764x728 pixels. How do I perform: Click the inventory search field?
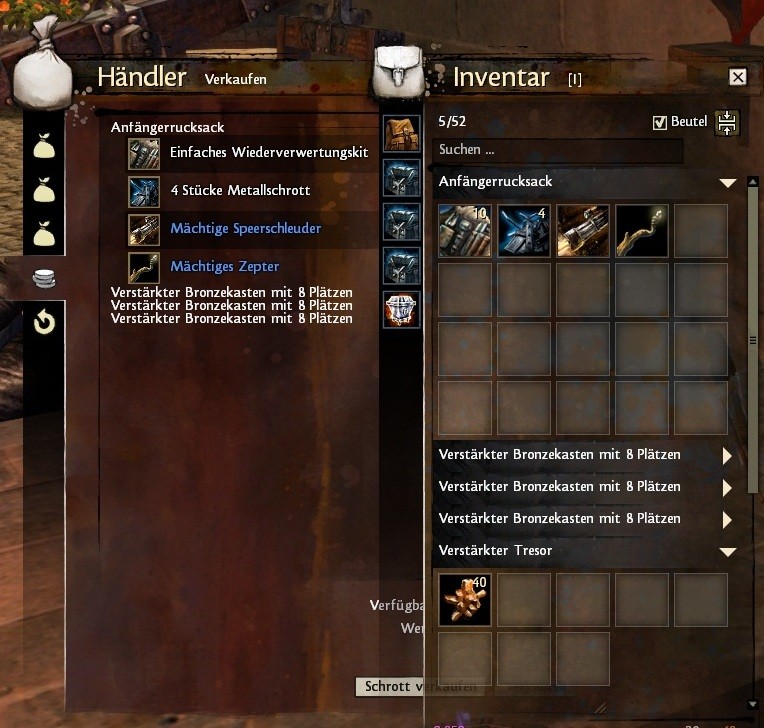pyautogui.click(x=560, y=150)
